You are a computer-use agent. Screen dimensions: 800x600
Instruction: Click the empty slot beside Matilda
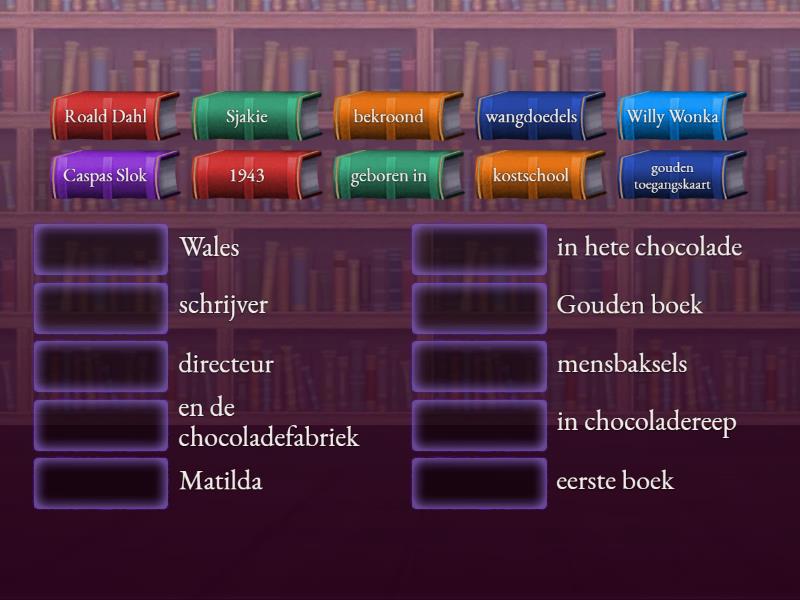(x=101, y=483)
